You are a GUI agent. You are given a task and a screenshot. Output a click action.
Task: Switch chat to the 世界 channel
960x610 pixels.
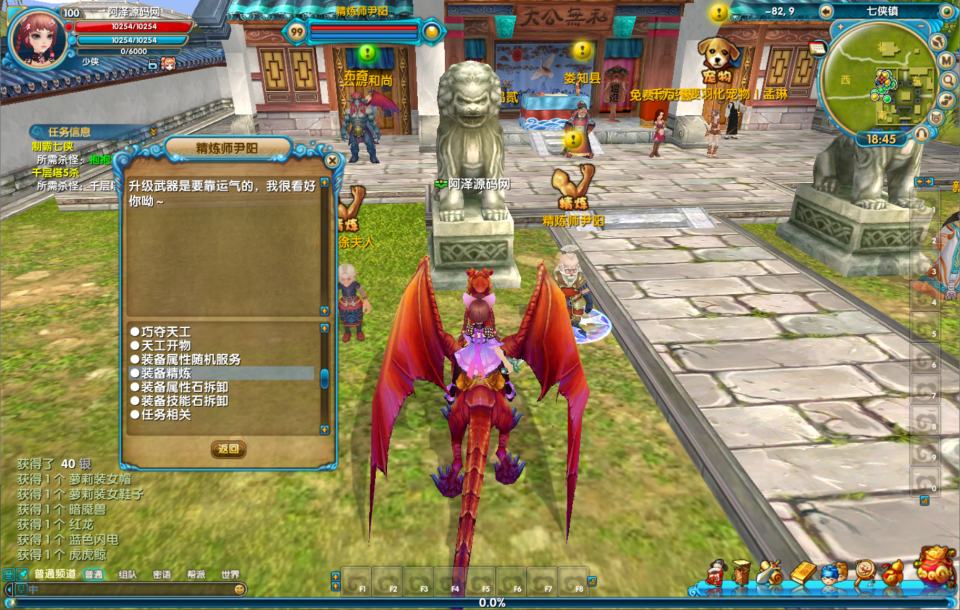230,575
